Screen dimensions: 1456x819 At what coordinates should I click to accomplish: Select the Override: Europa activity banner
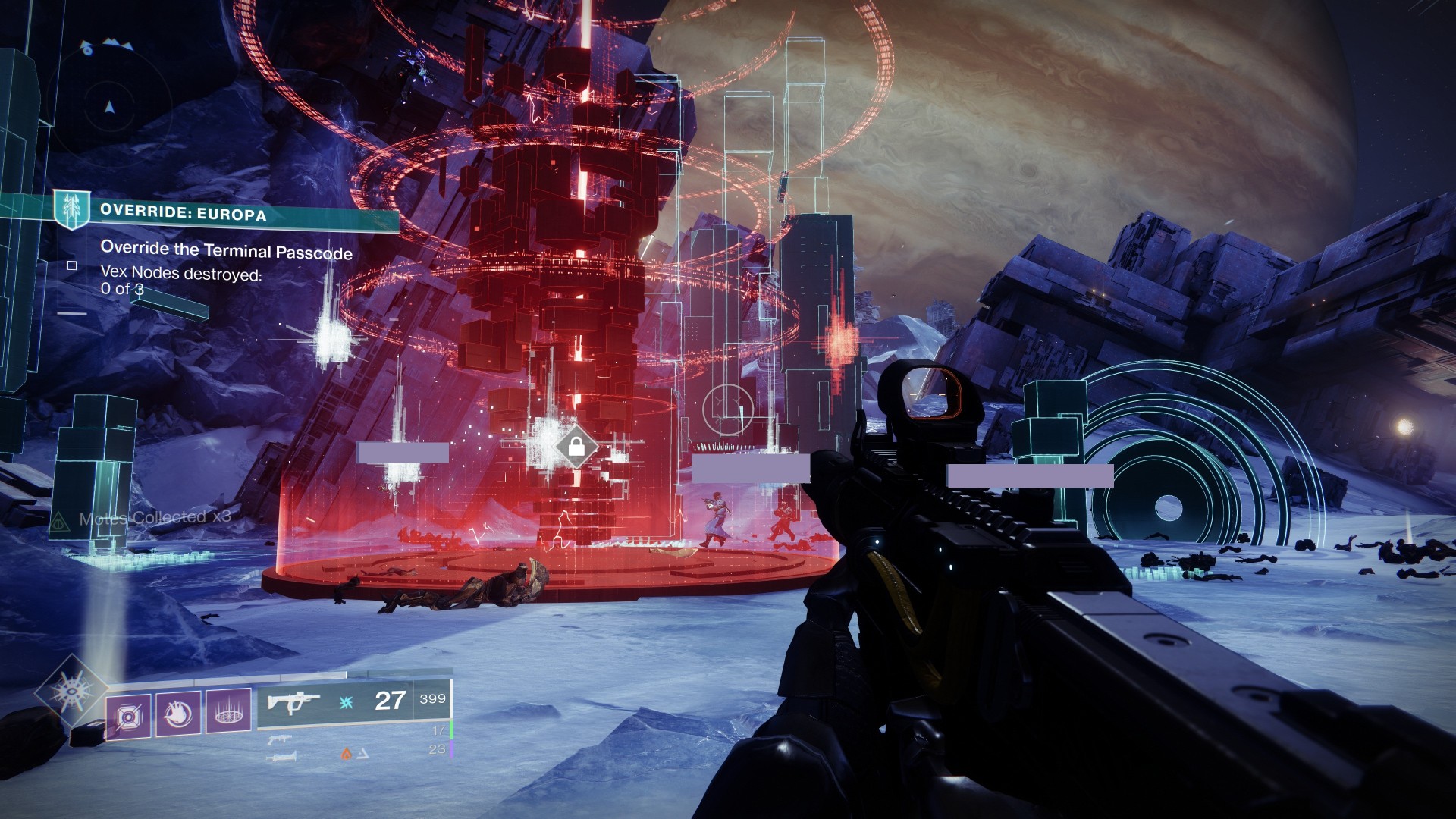[x=227, y=213]
